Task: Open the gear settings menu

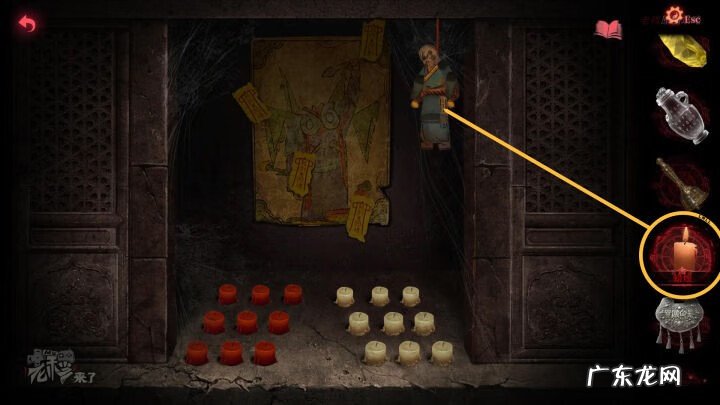Action: pyautogui.click(x=672, y=15)
